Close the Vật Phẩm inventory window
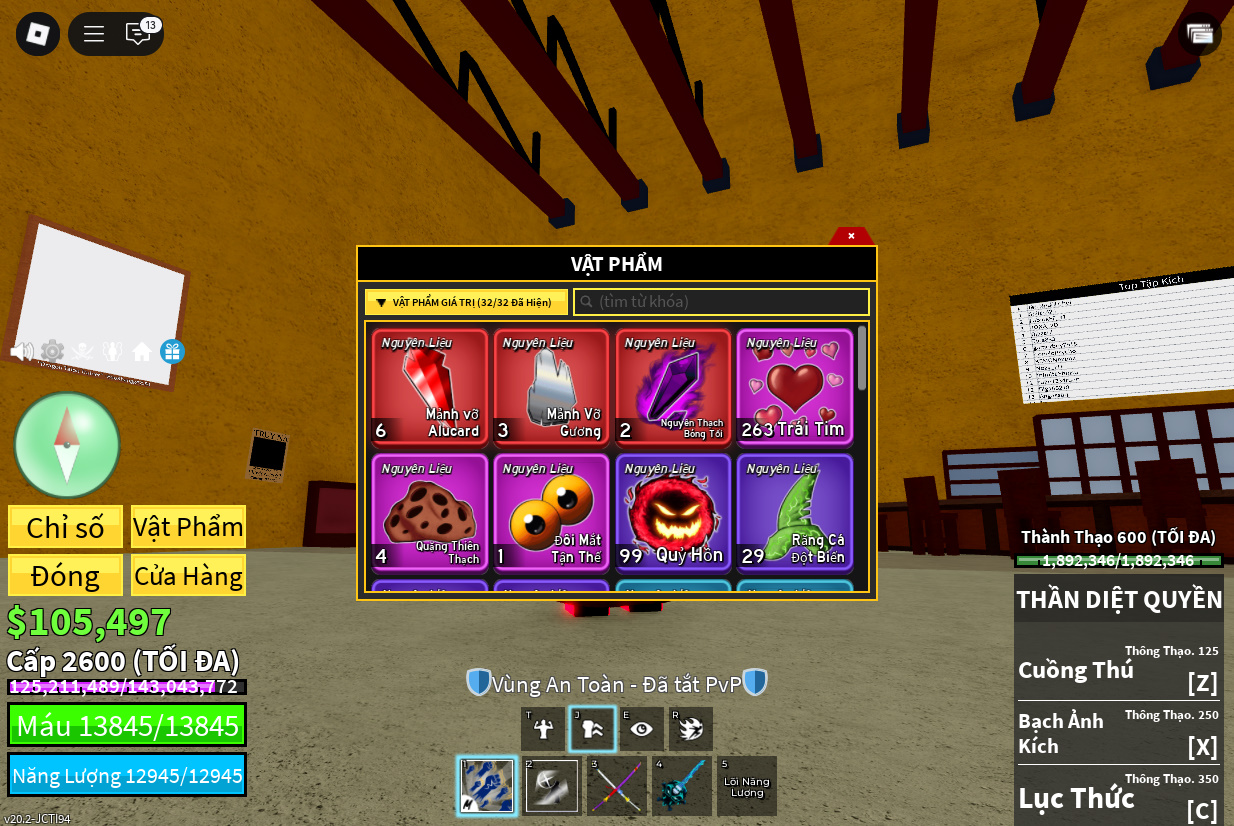 coord(851,236)
